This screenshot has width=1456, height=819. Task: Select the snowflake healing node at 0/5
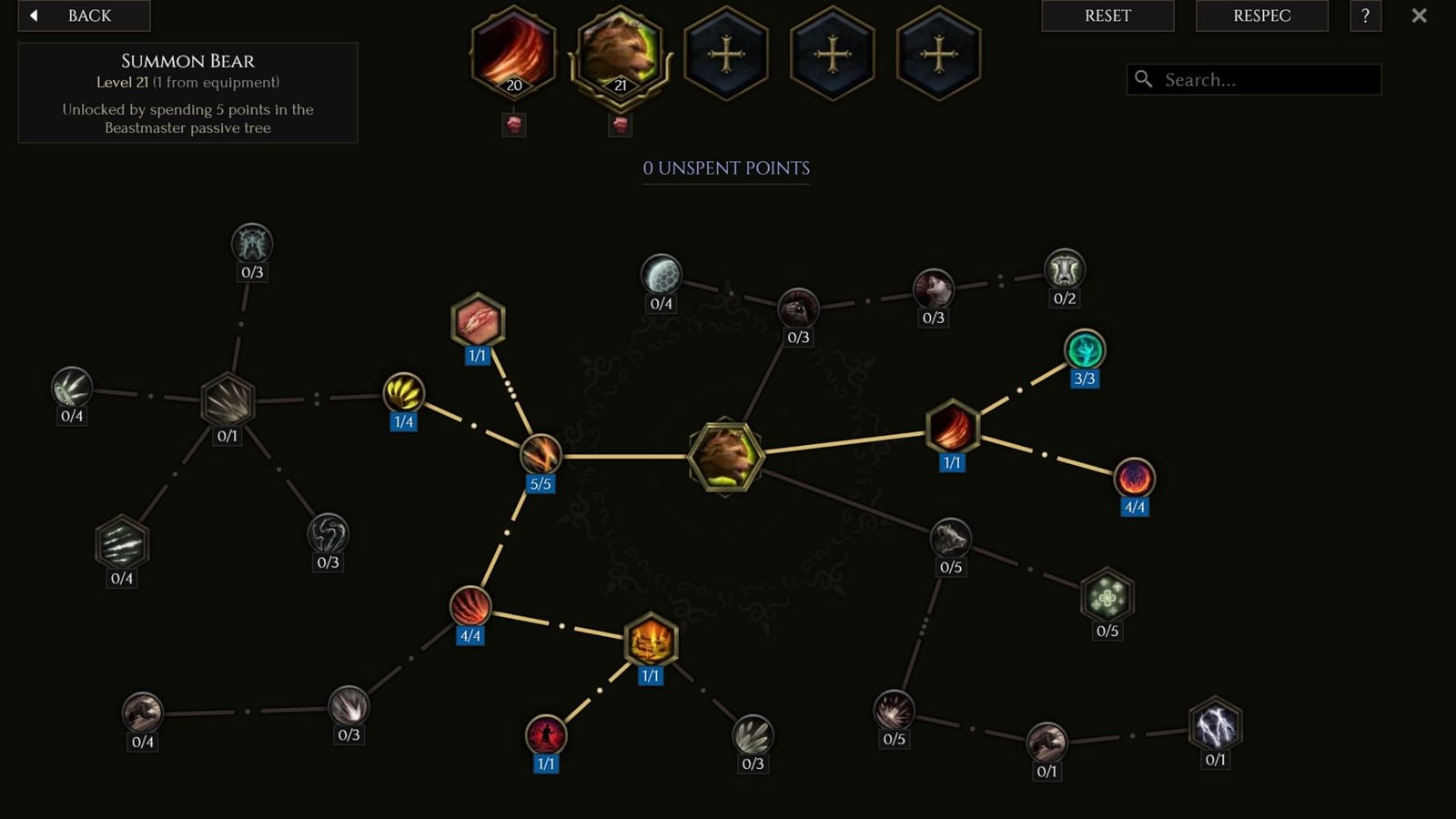click(x=1106, y=598)
